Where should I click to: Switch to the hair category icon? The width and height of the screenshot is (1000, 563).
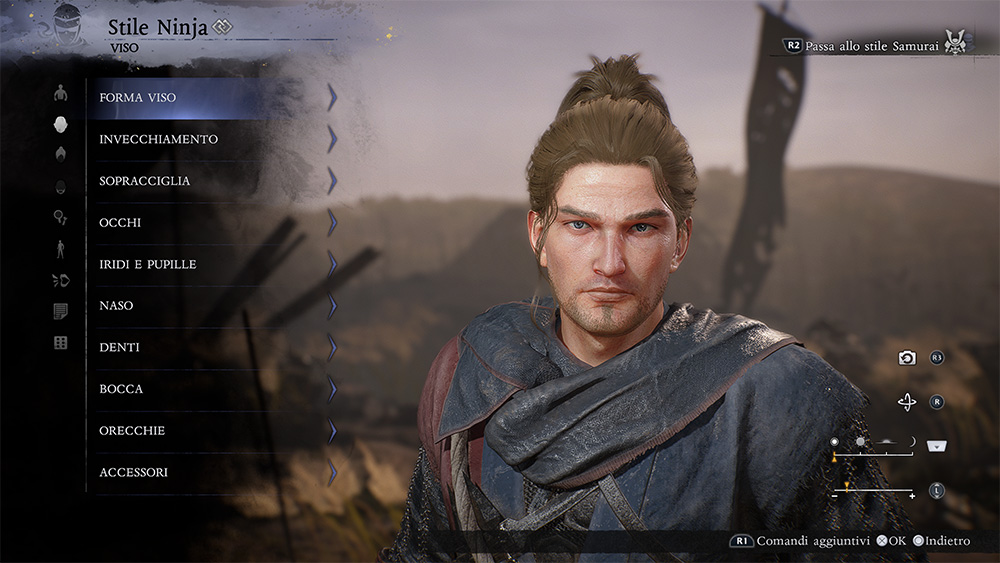(x=60, y=154)
